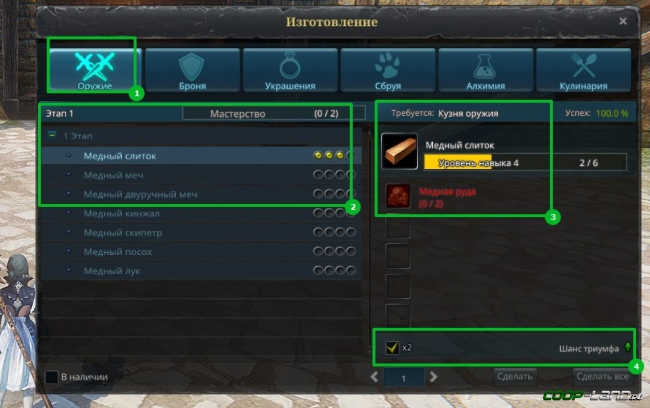The image size is (650, 408).
Task: Collapse the 1 Этап recipe group
Action: pyautogui.click(x=51, y=135)
